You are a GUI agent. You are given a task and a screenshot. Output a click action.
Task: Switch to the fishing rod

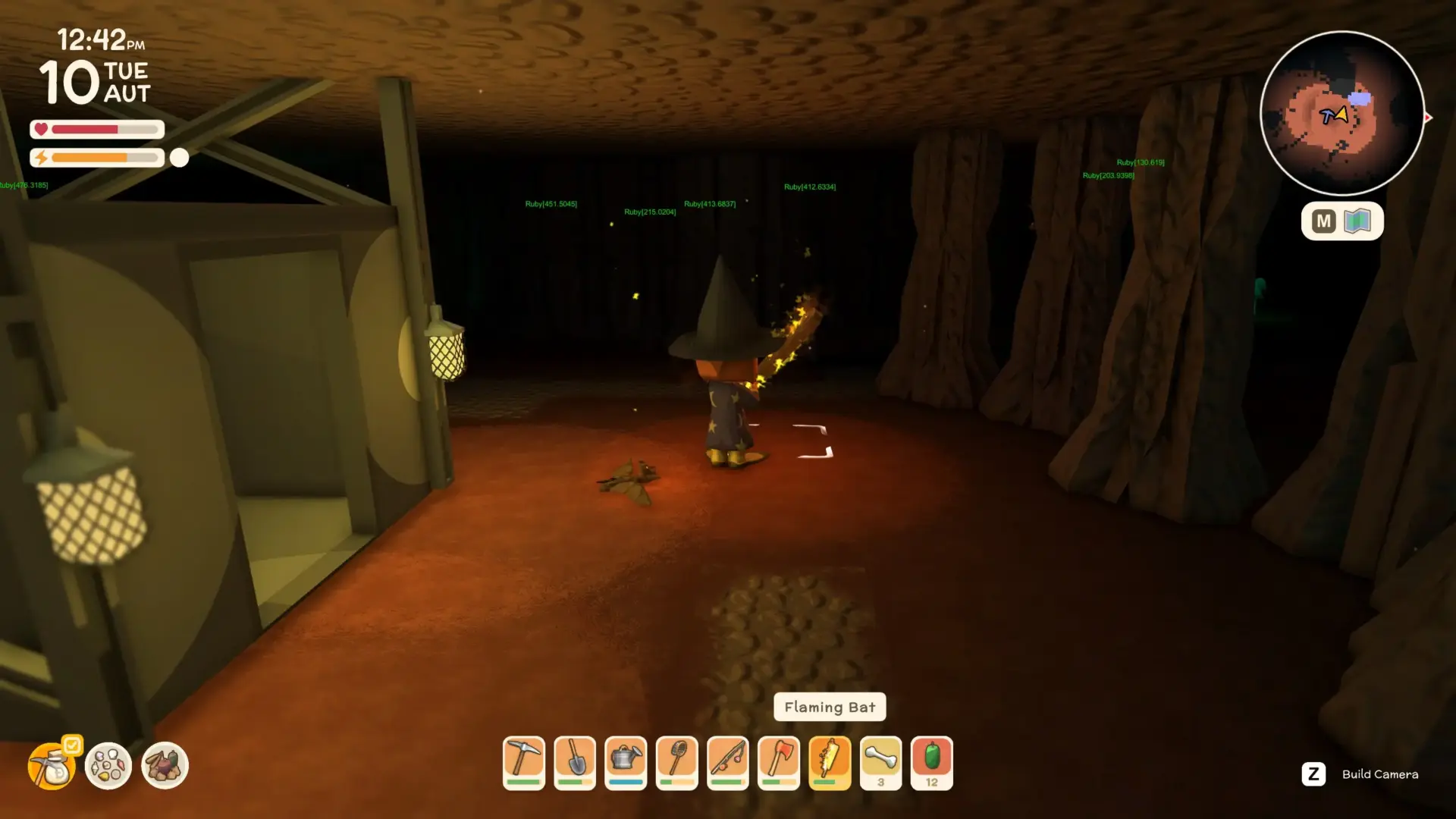pos(728,762)
